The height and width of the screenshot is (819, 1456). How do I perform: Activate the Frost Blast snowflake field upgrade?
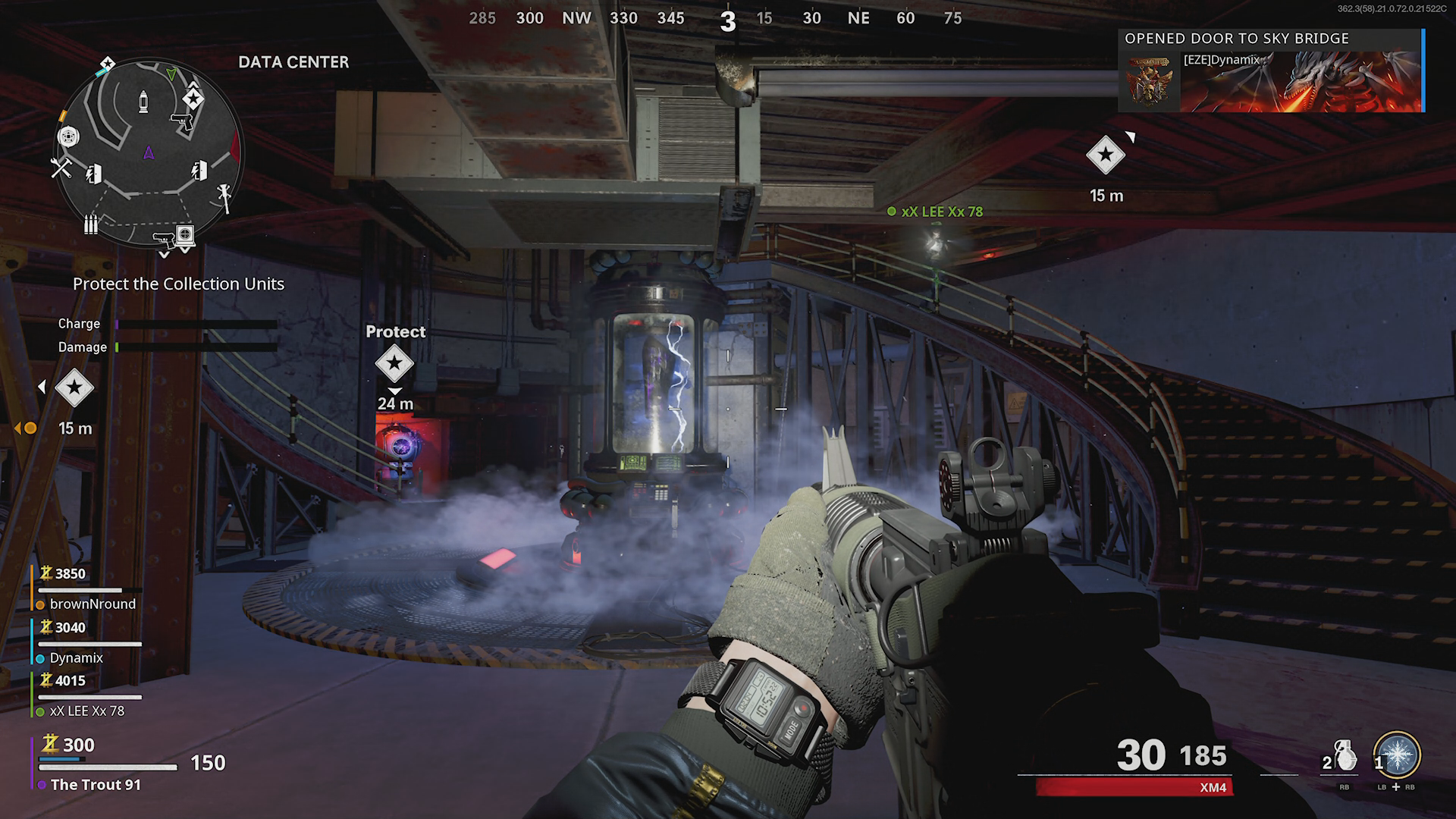click(x=1397, y=755)
